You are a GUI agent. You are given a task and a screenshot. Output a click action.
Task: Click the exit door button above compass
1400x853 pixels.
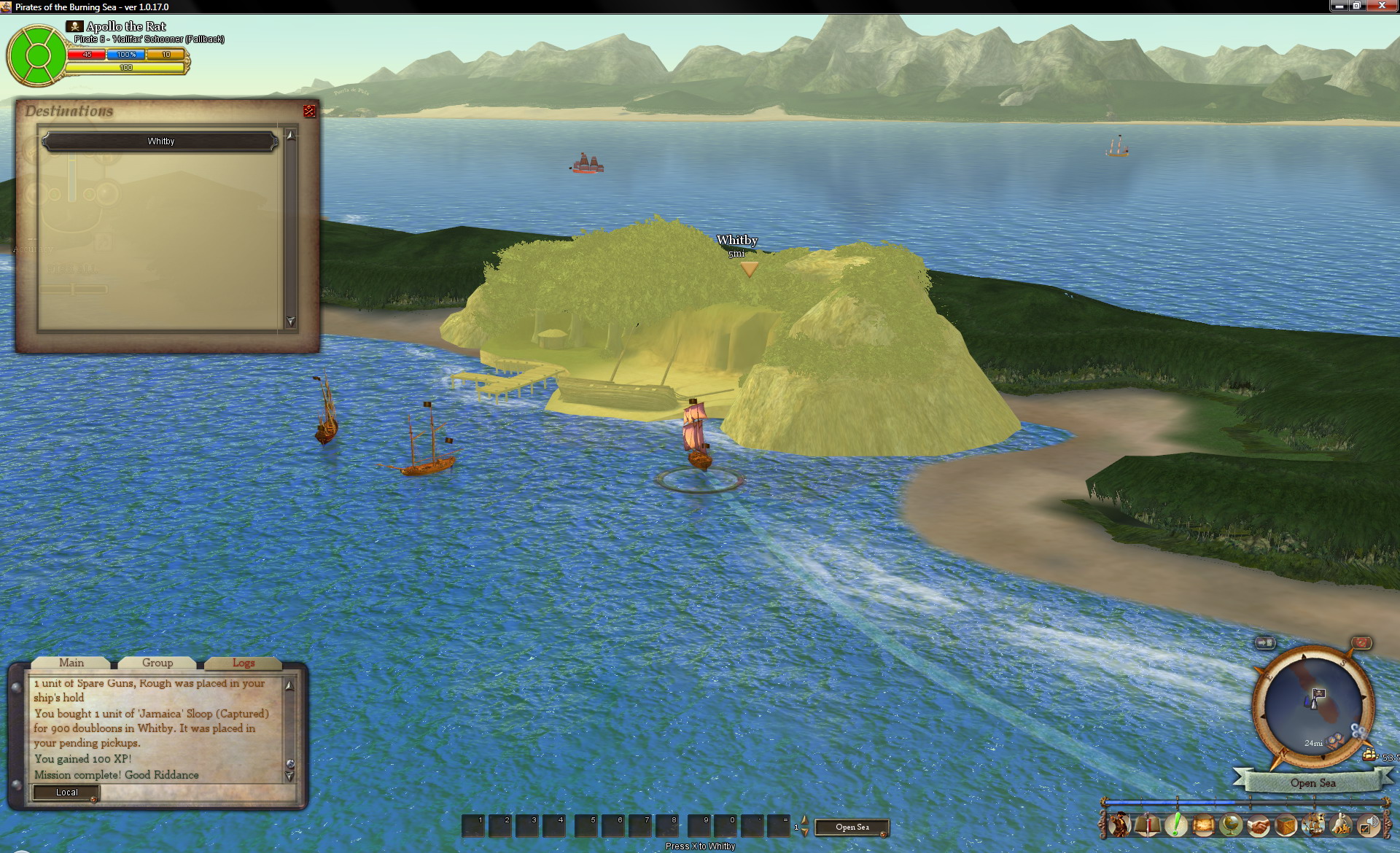pyautogui.click(x=1265, y=642)
